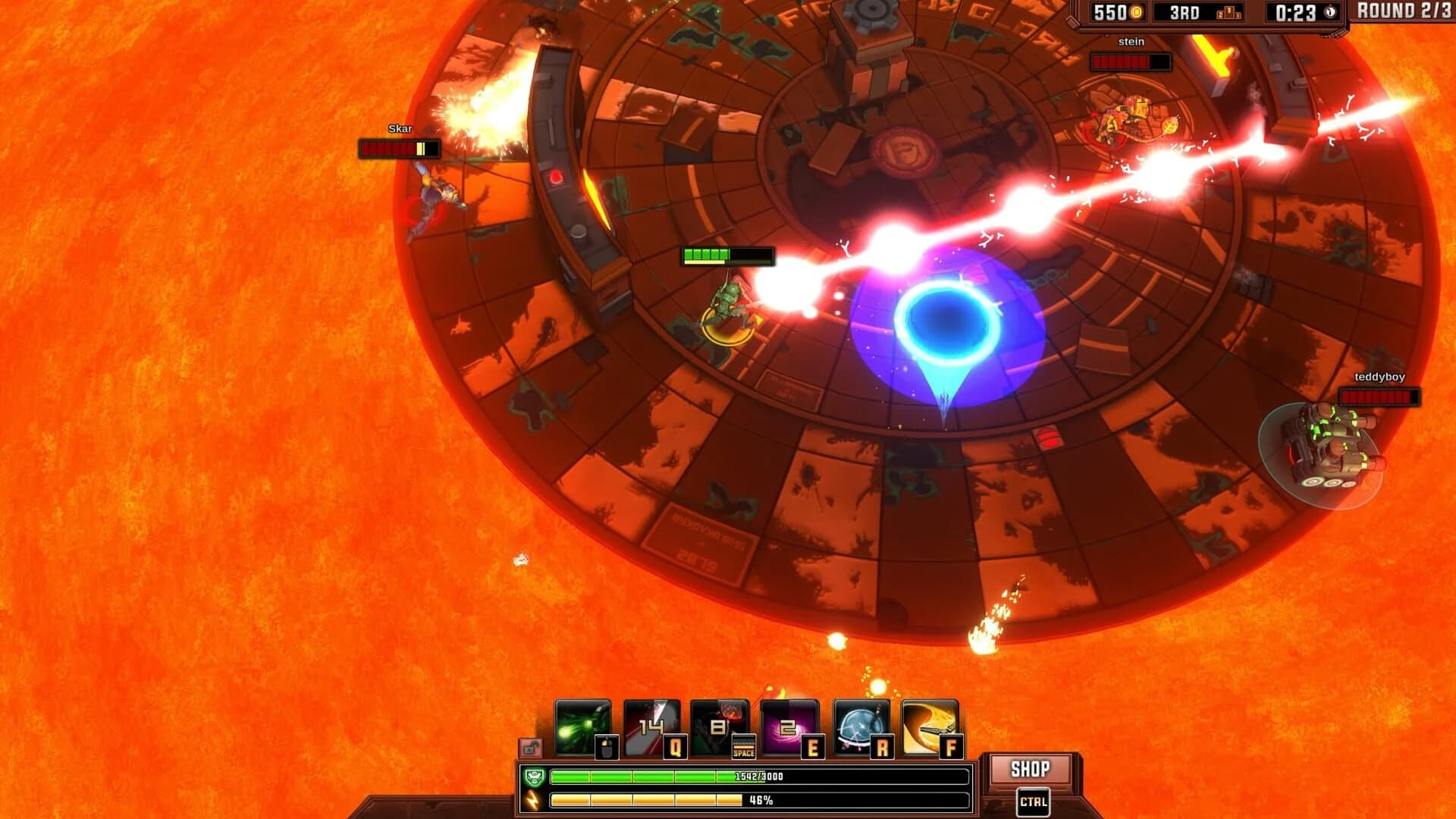The height and width of the screenshot is (819, 1456).
Task: Click the lightning bolt icon beside the energy bar
Action: [532, 800]
